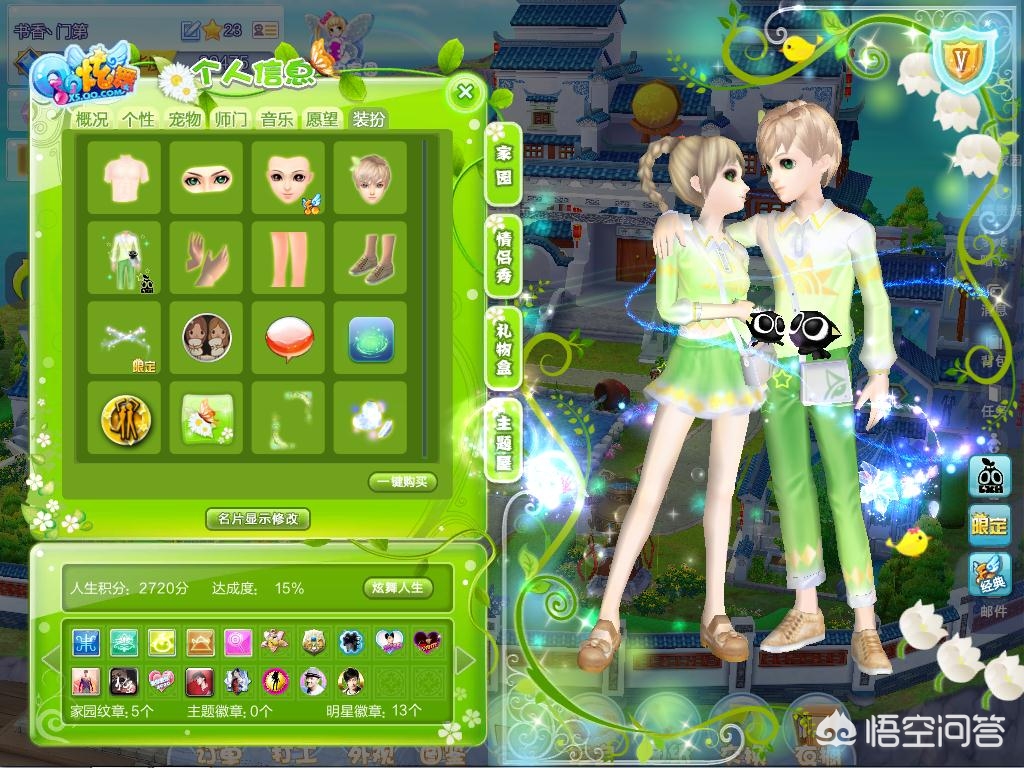Click the 名片显示修改 button
The height and width of the screenshot is (768, 1024).
(x=258, y=519)
